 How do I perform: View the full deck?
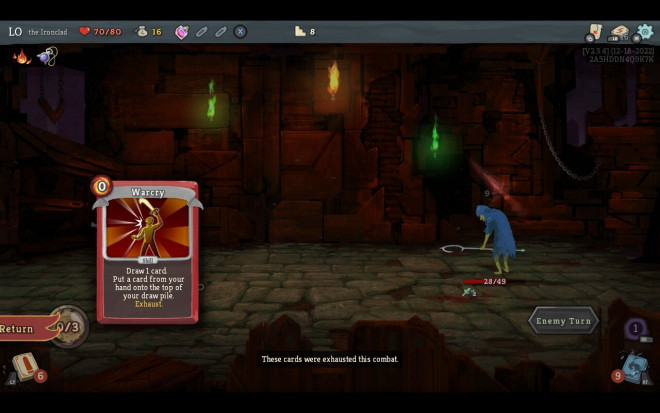coord(619,32)
